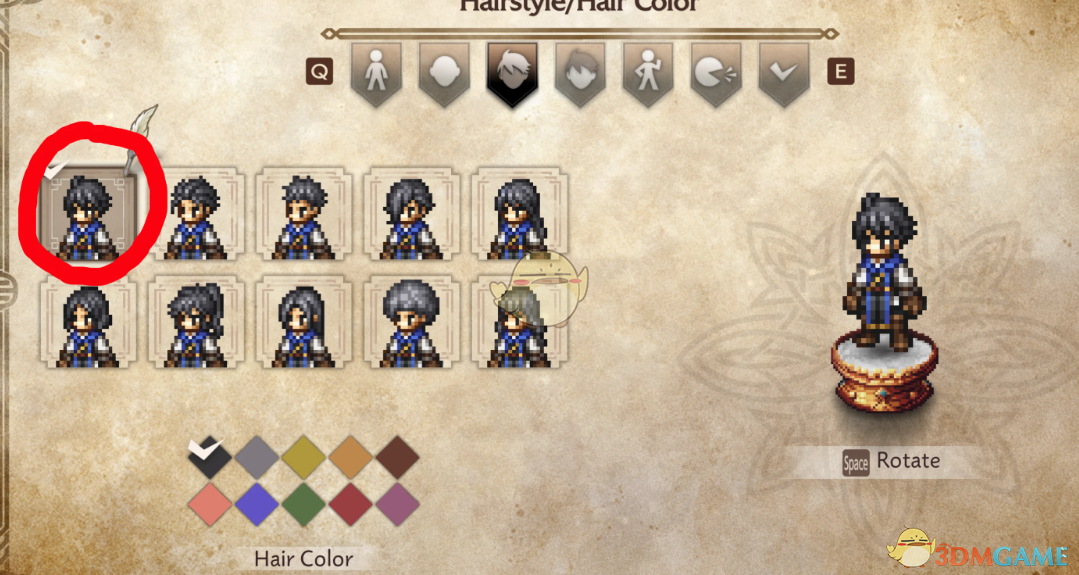Image resolution: width=1079 pixels, height=575 pixels.
Task: Open the checkmark confirmation tab
Action: [x=784, y=72]
